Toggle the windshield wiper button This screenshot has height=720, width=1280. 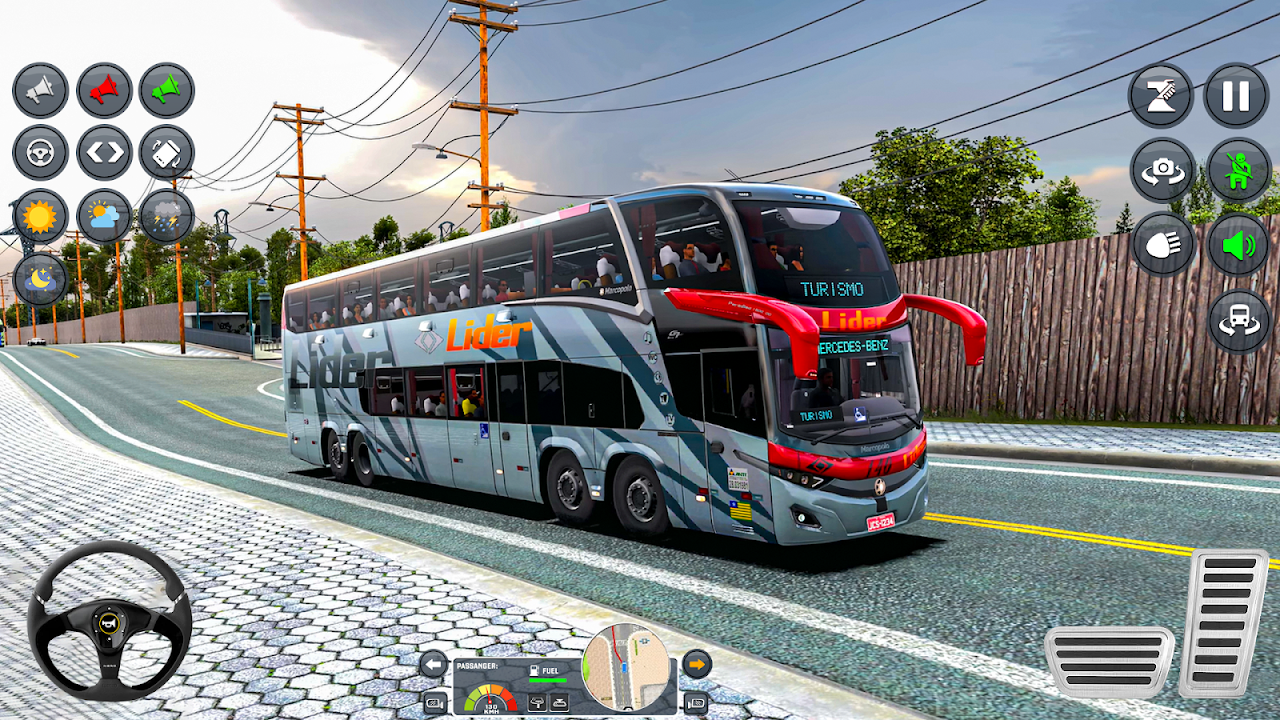pos(1161,96)
